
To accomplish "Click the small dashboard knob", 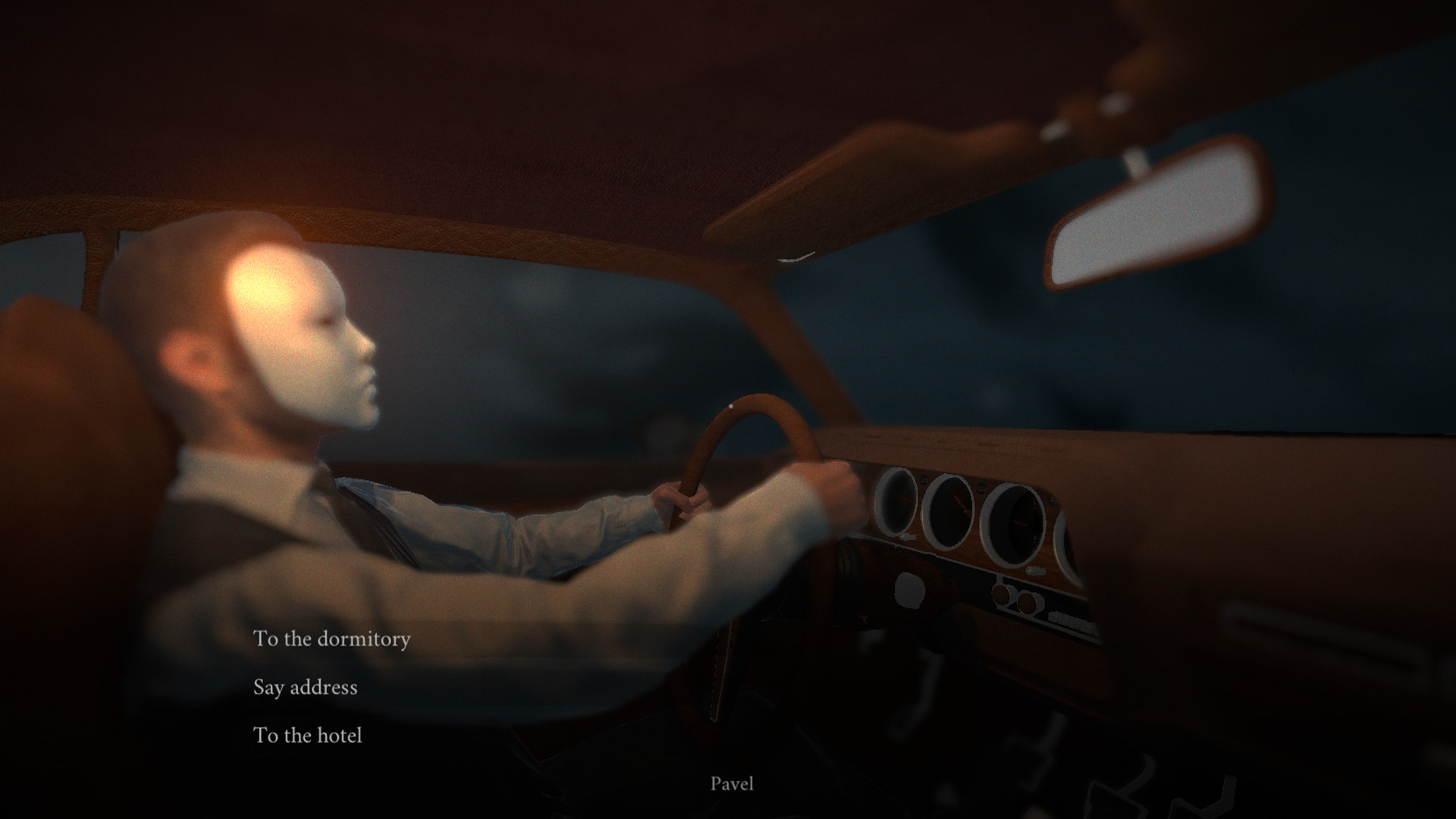I will (909, 591).
